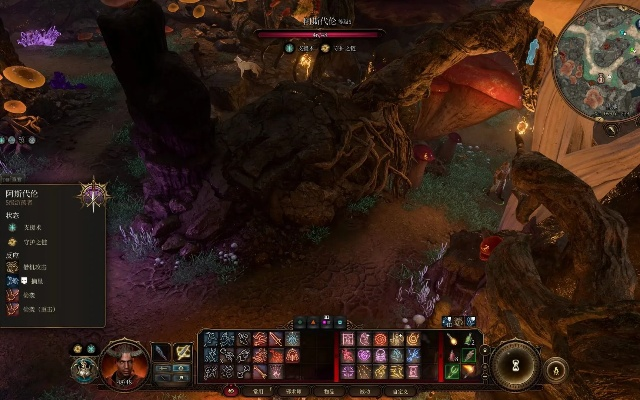Activate the first ability in the left hotbar
Viewport: 640px width, 400px height.
pyautogui.click(x=211, y=339)
